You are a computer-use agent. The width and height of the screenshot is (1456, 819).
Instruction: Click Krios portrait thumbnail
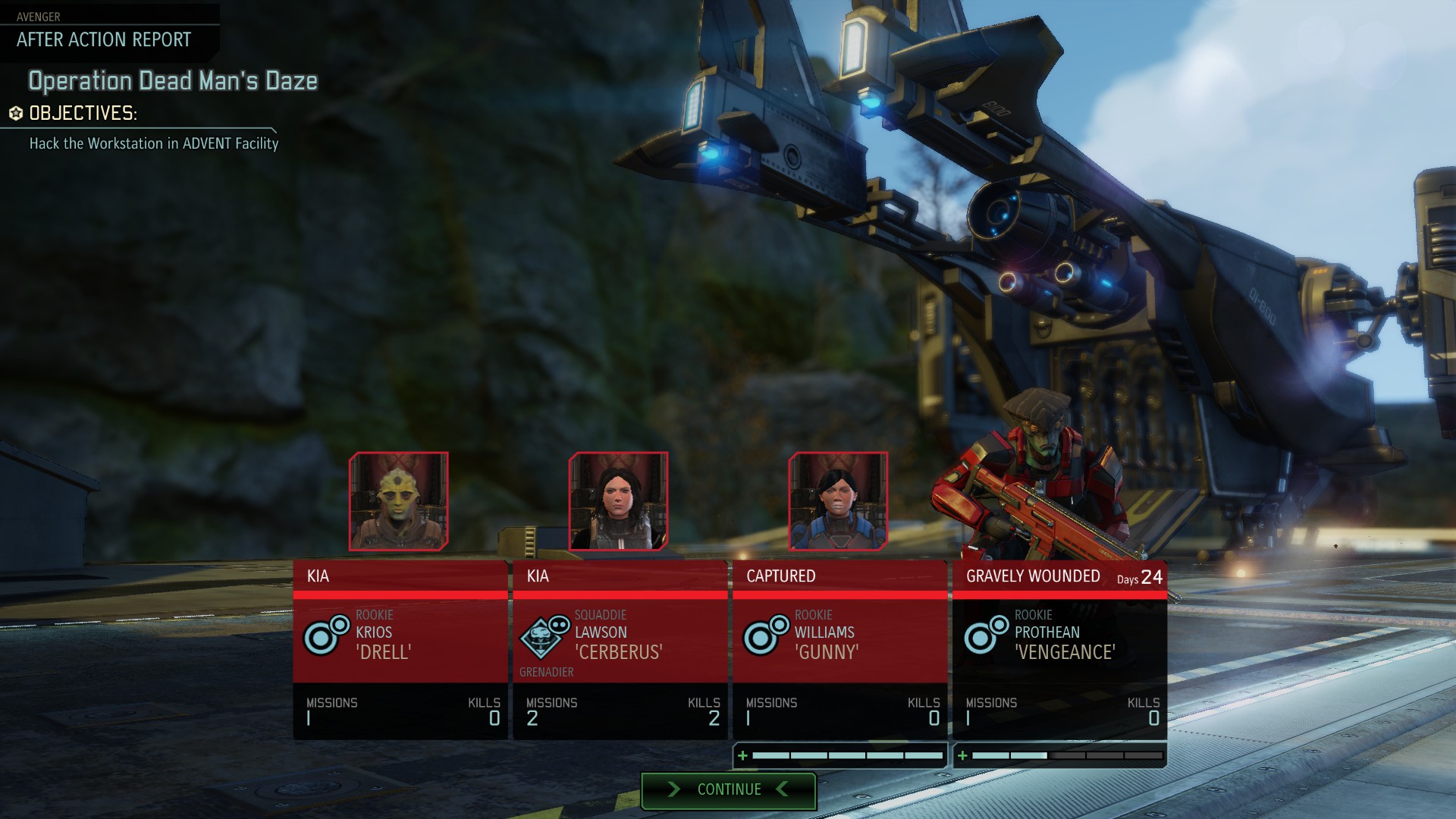pyautogui.click(x=399, y=501)
